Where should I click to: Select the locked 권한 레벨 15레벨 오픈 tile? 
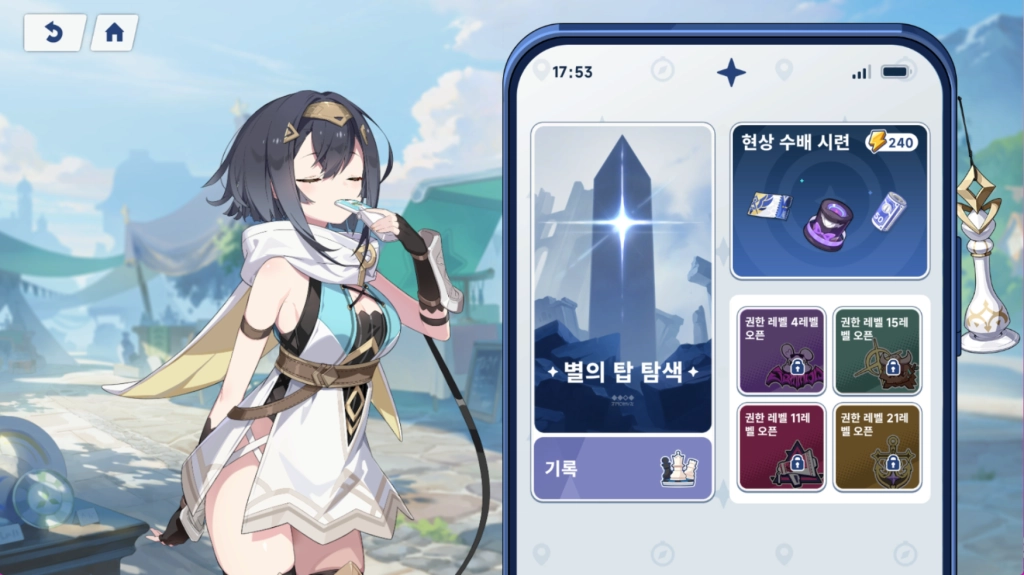coord(877,350)
